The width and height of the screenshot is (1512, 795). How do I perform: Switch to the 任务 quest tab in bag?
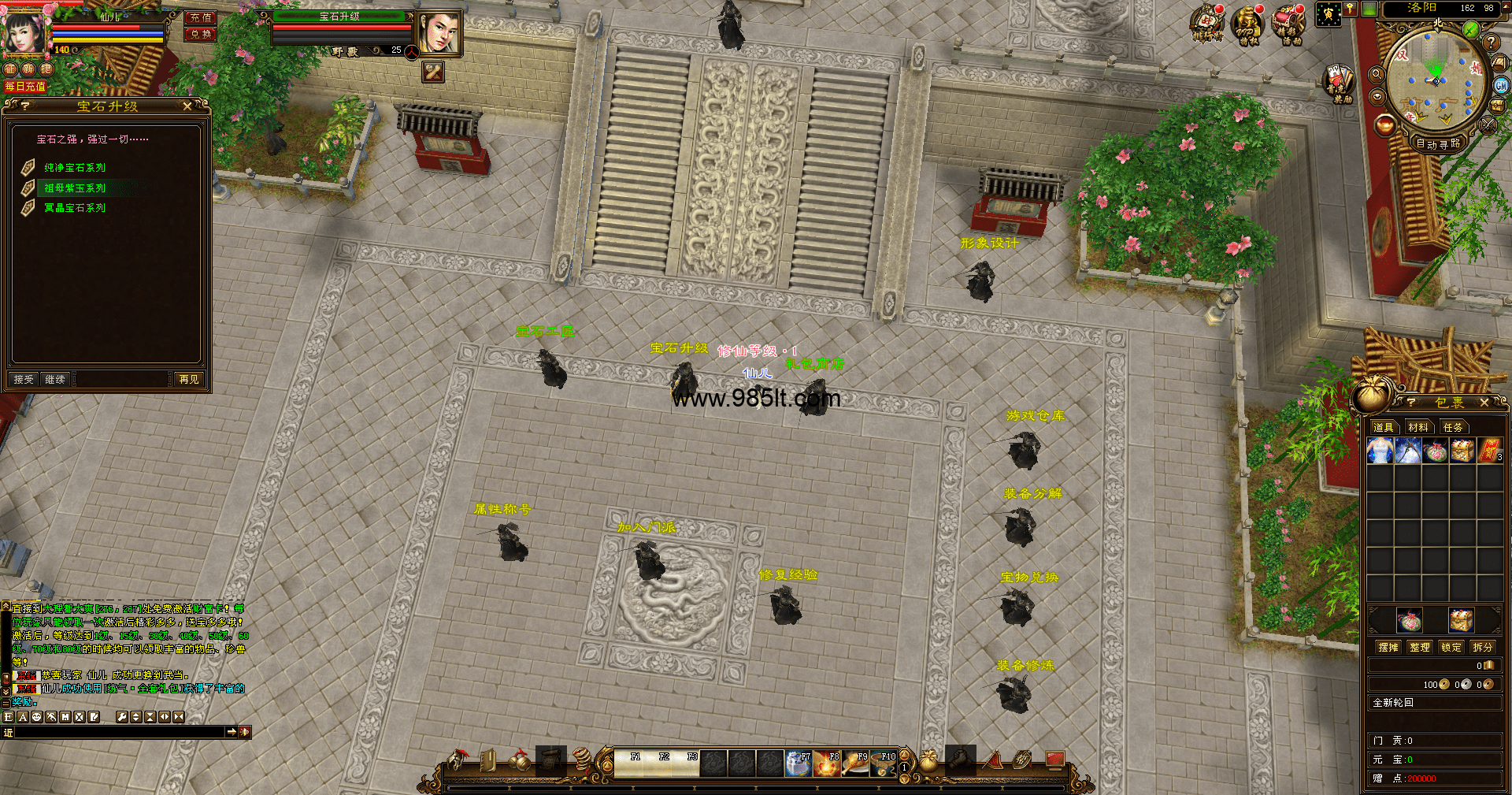coord(1453,427)
